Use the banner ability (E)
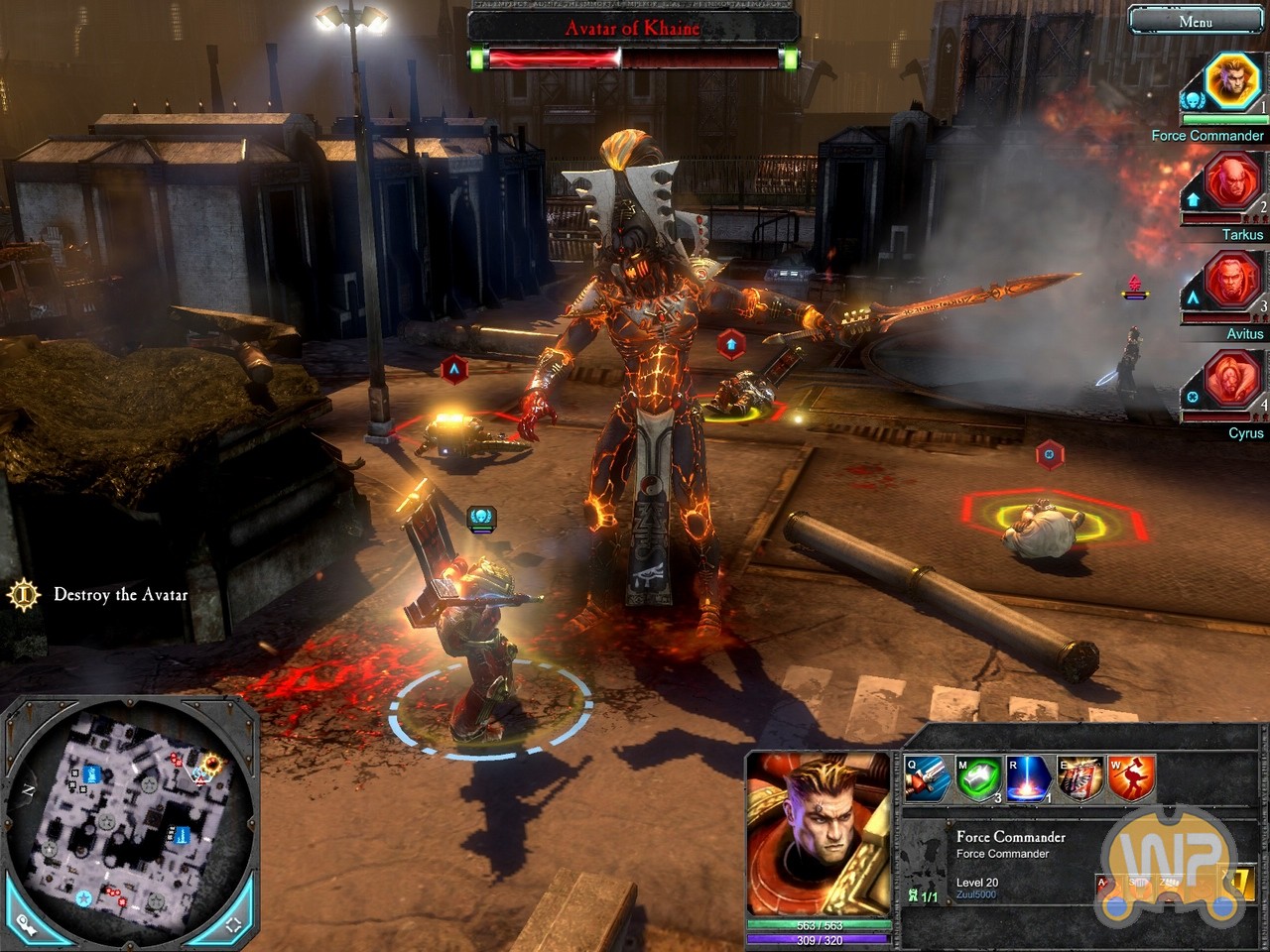 (x=1080, y=778)
